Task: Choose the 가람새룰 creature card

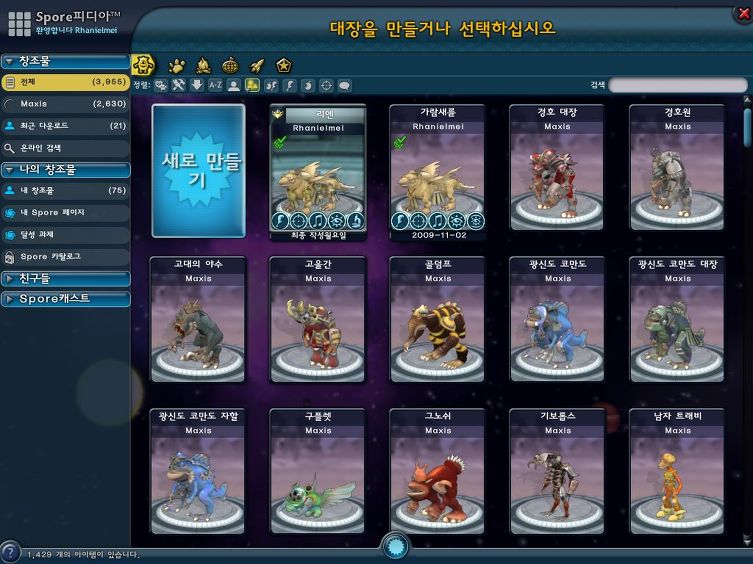Action: coord(437,170)
